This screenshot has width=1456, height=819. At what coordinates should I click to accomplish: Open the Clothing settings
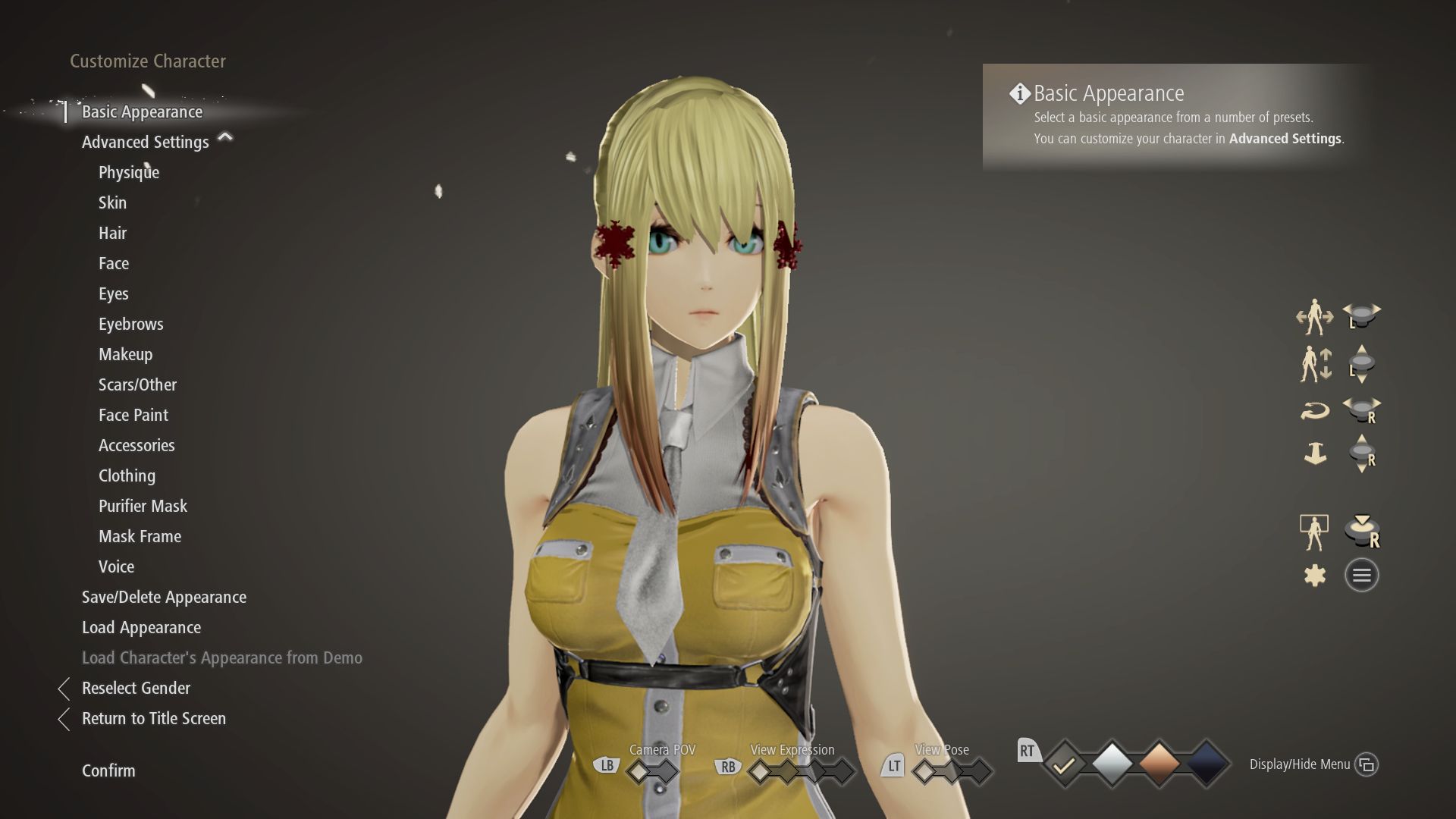pos(126,475)
